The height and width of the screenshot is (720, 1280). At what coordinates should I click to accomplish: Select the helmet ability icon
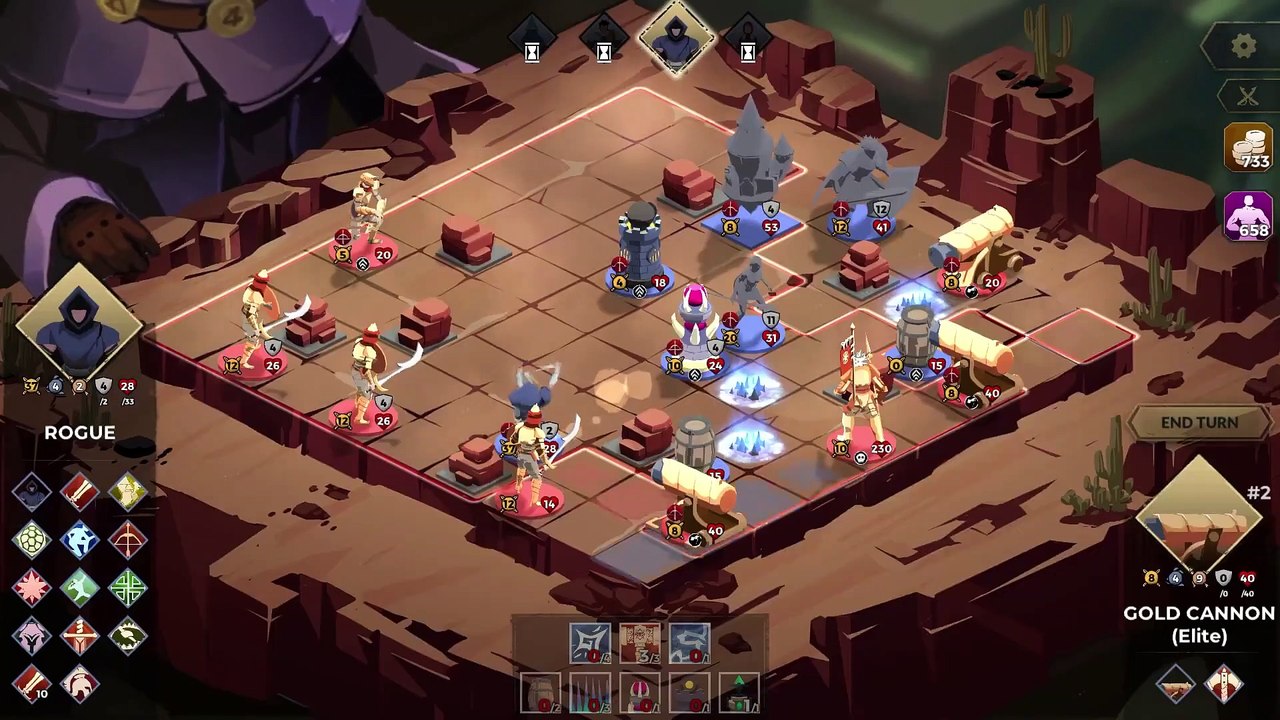[x=80, y=684]
